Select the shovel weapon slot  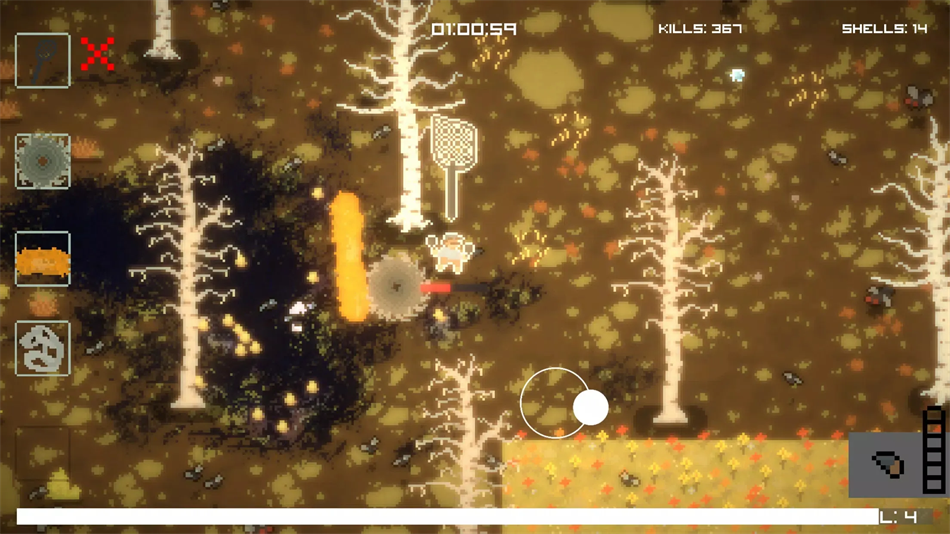[x=43, y=60]
